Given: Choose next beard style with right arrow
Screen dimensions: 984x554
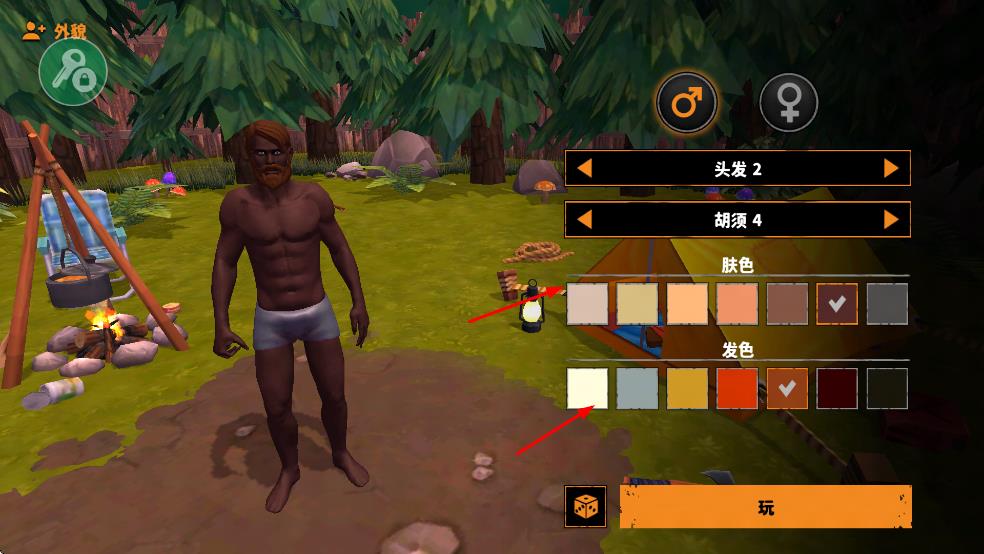Looking at the screenshot, I should click(891, 219).
